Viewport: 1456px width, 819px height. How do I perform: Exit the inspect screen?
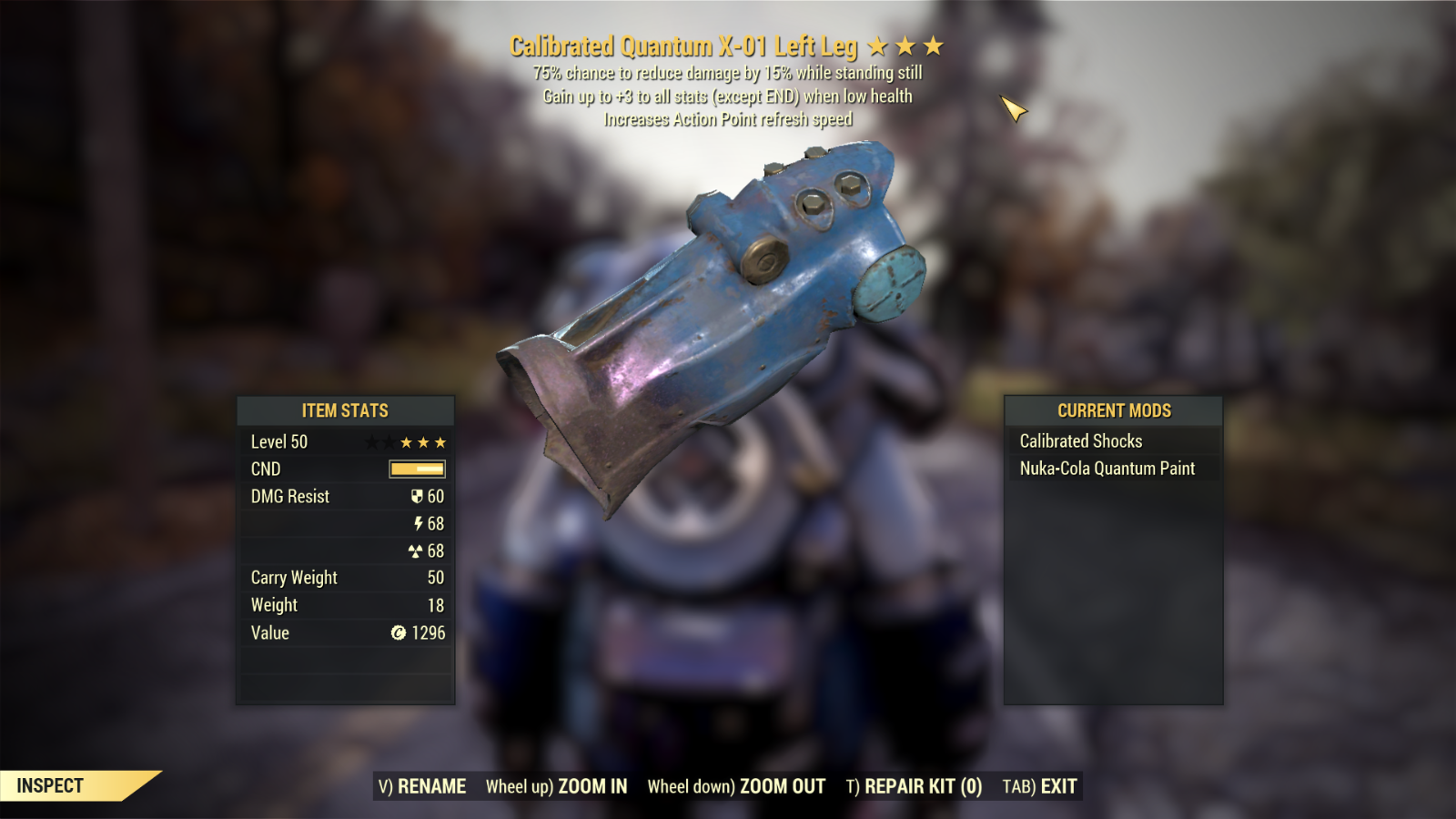(x=1039, y=786)
